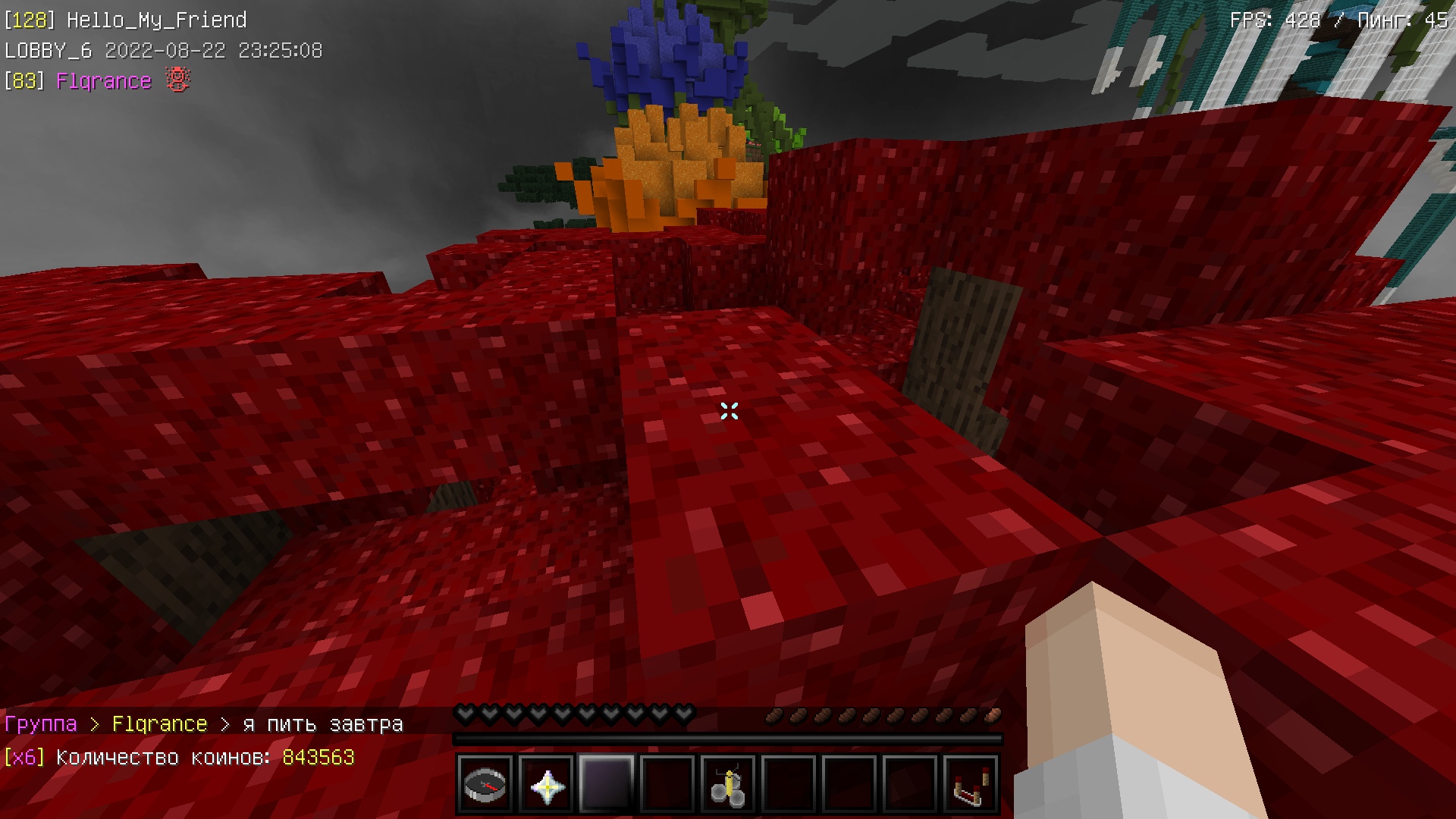The image size is (1456, 819).
Task: Click Flqrance's name in the party list
Action: [104, 81]
